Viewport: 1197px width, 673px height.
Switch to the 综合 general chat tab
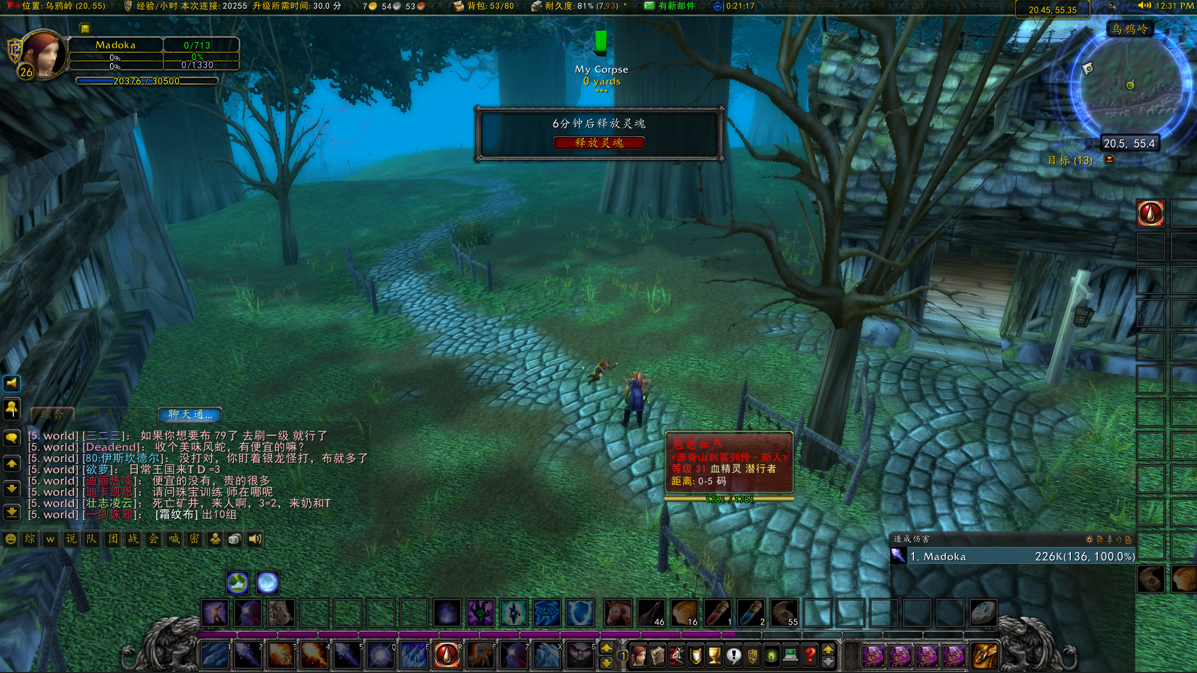click(52, 414)
